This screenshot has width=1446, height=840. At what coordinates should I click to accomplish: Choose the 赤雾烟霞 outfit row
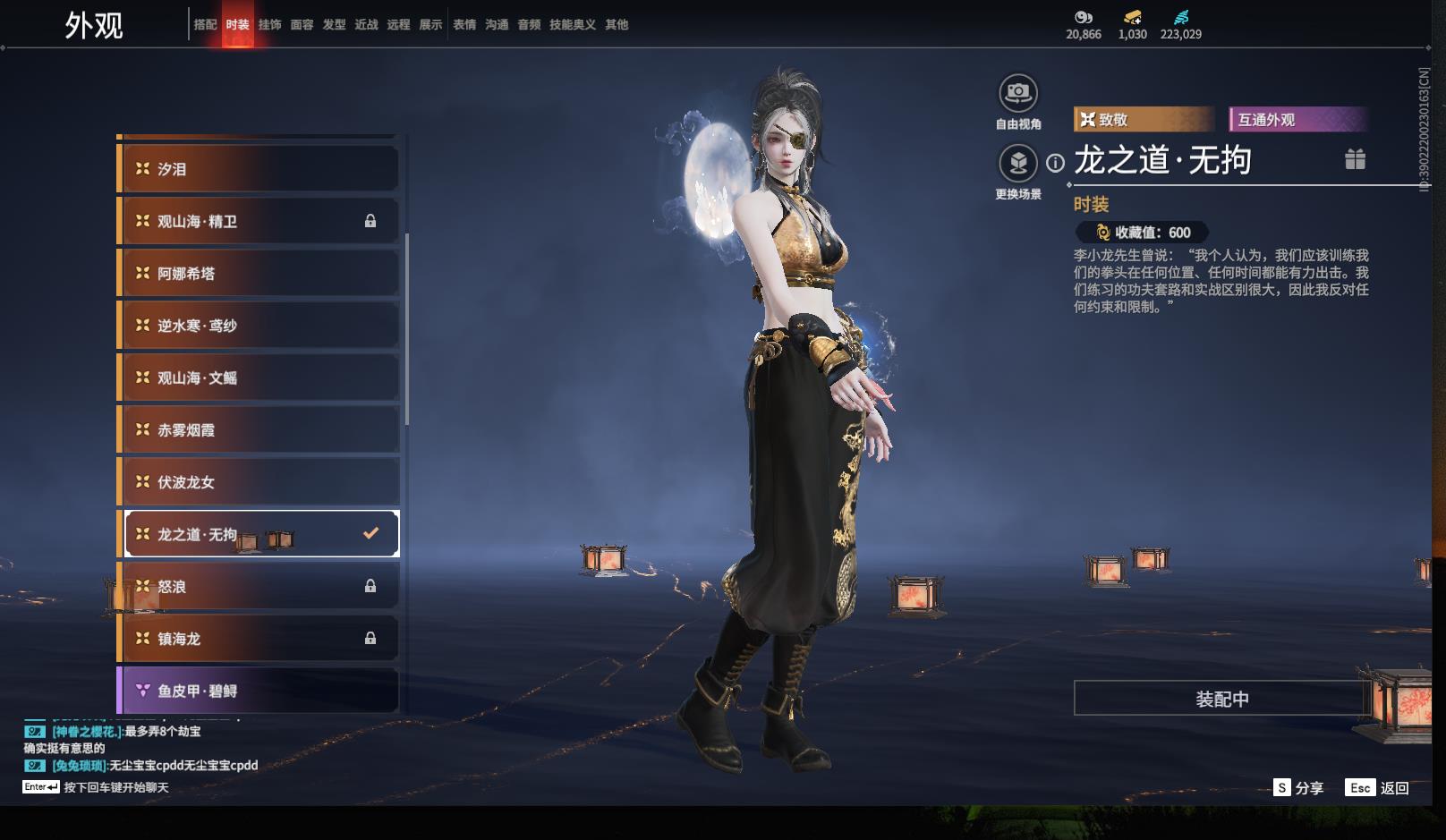point(259,430)
